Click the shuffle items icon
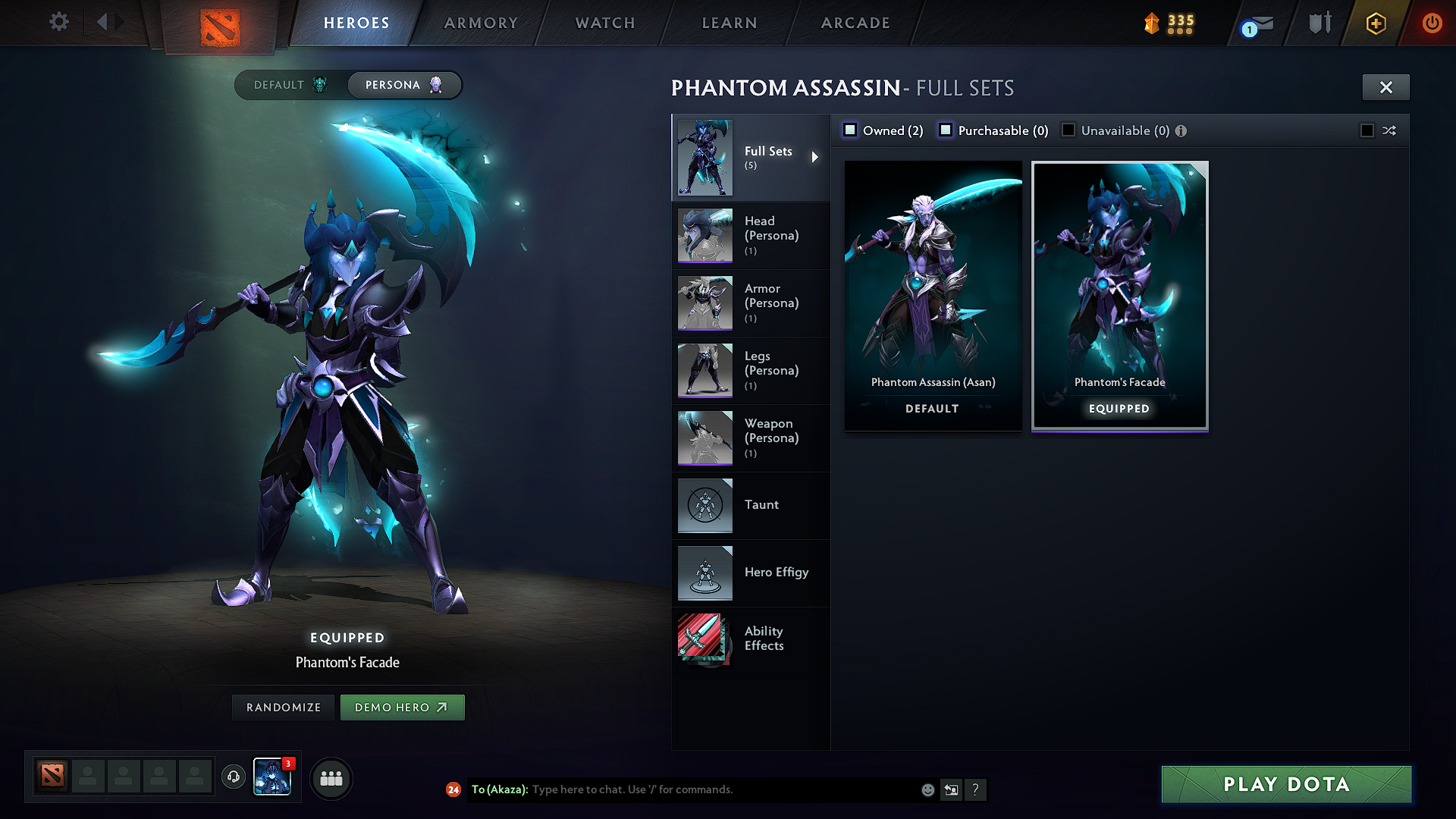This screenshot has width=1456, height=819. (1389, 130)
